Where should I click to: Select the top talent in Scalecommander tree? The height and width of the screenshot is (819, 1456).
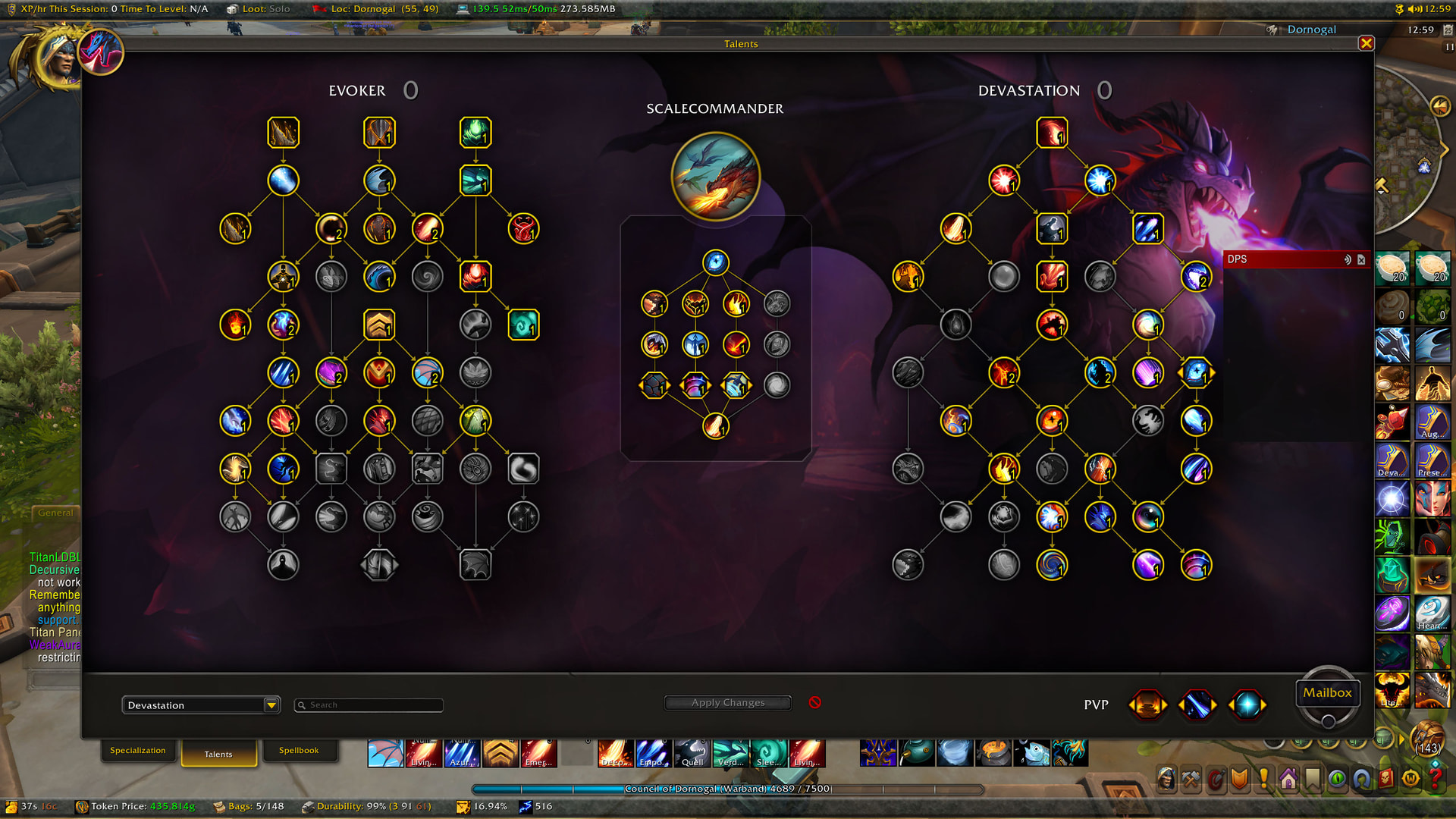[x=715, y=262]
